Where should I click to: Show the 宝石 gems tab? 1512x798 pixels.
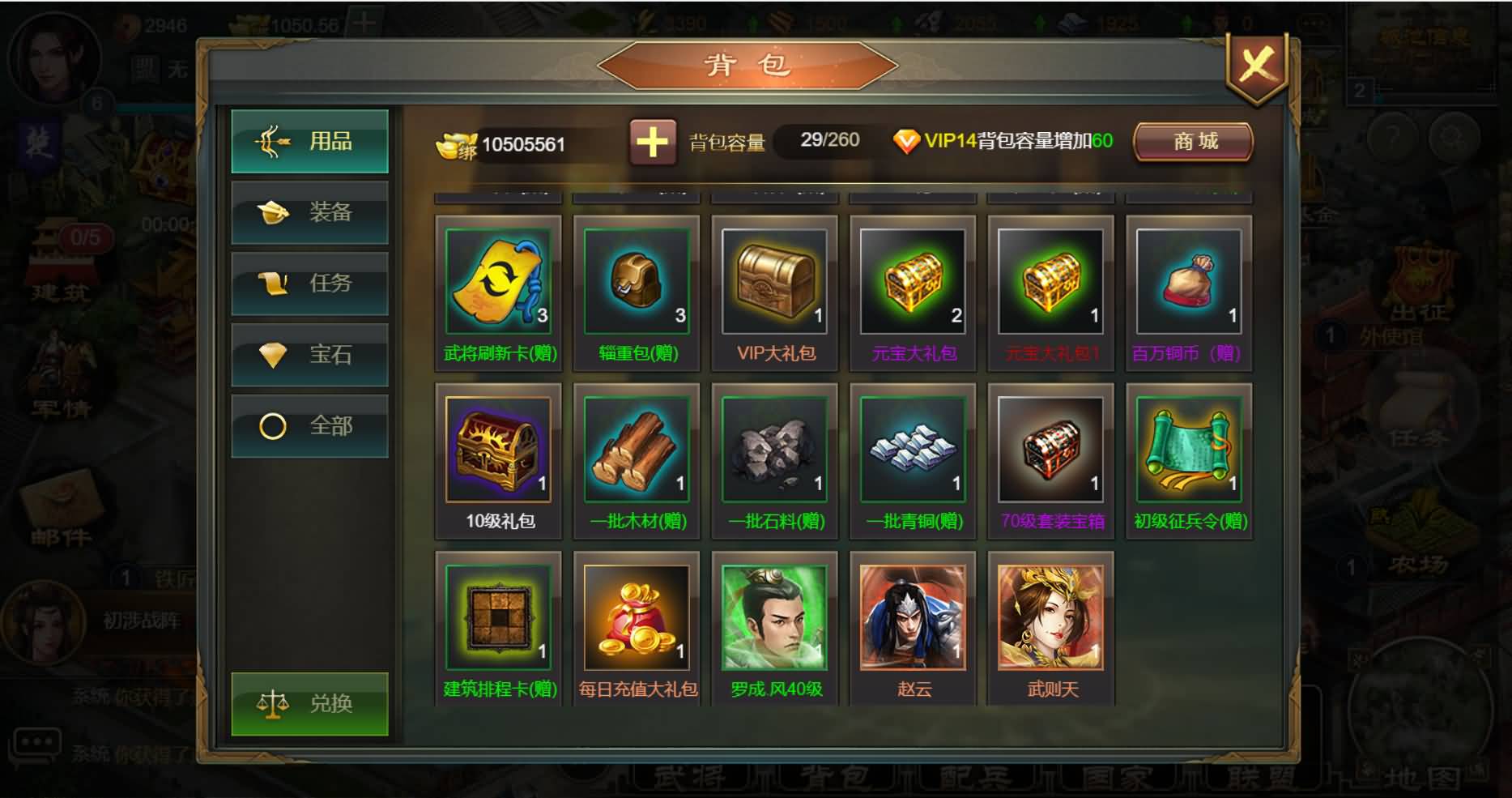coord(309,355)
